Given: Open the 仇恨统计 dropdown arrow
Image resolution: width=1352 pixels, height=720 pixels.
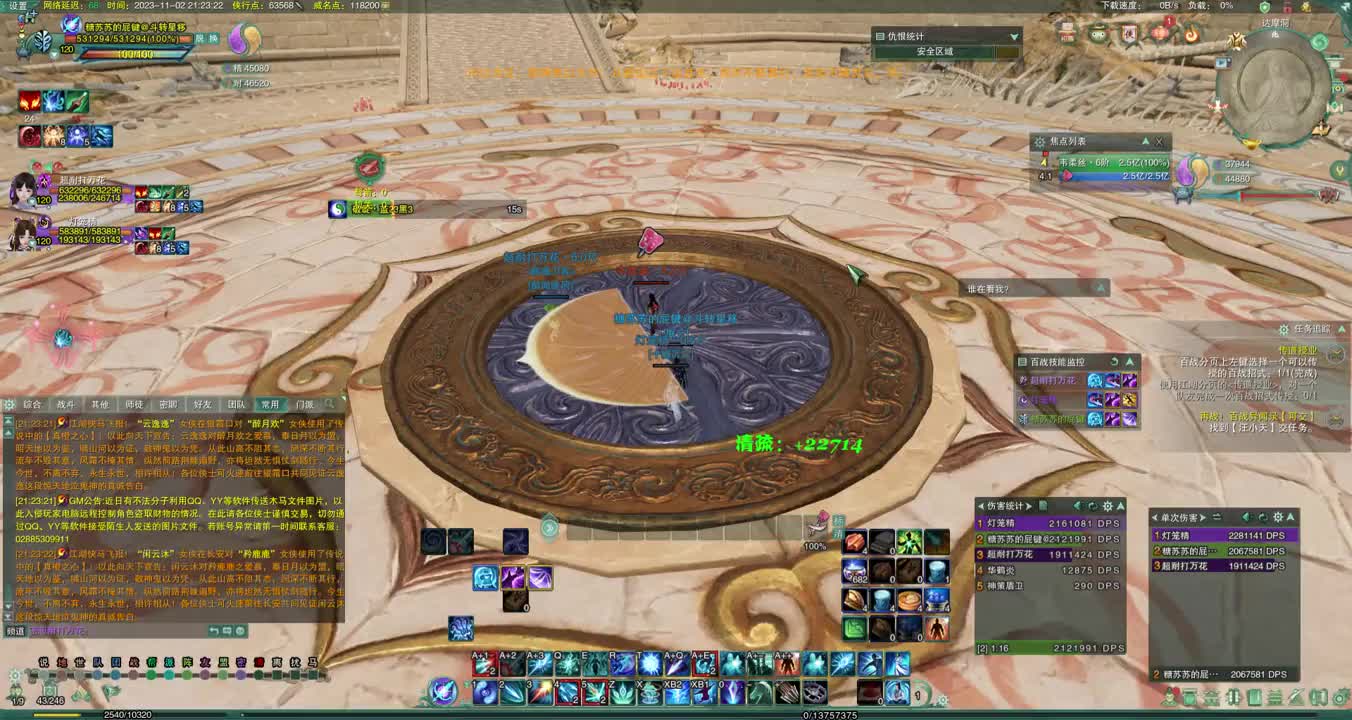Looking at the screenshot, I should [1013, 36].
